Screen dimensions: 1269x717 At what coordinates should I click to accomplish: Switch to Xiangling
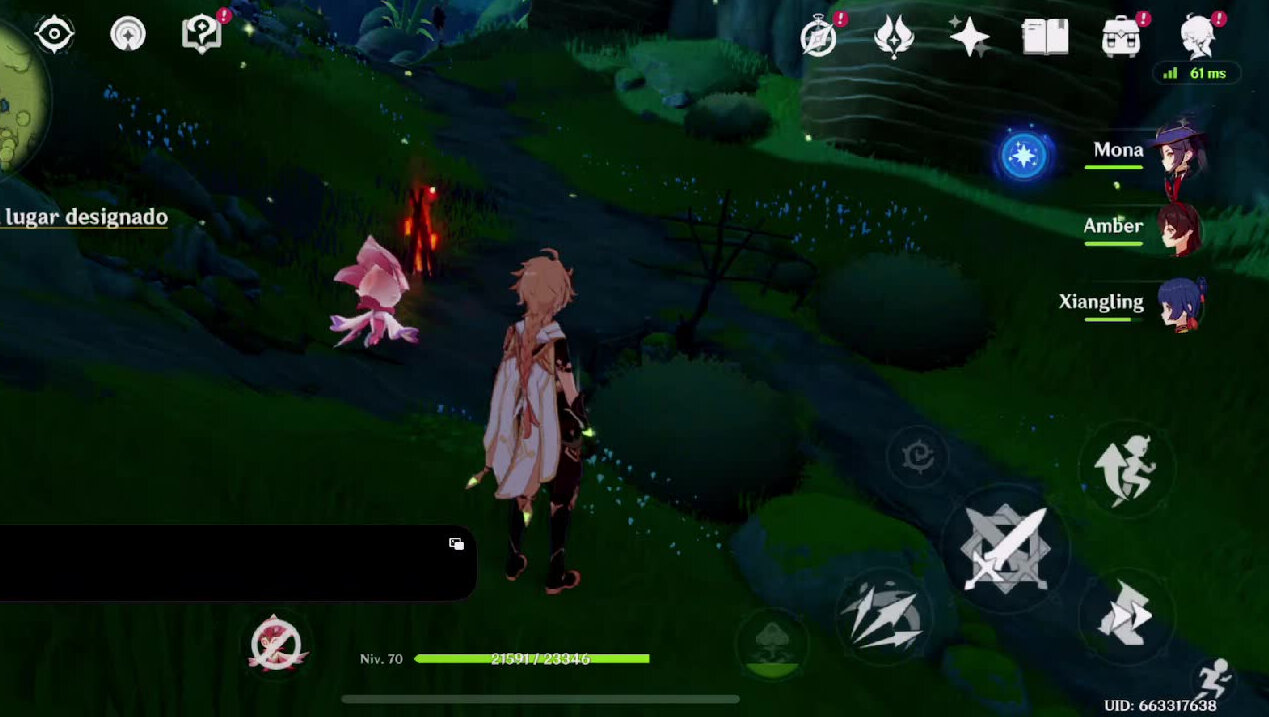coord(1179,303)
